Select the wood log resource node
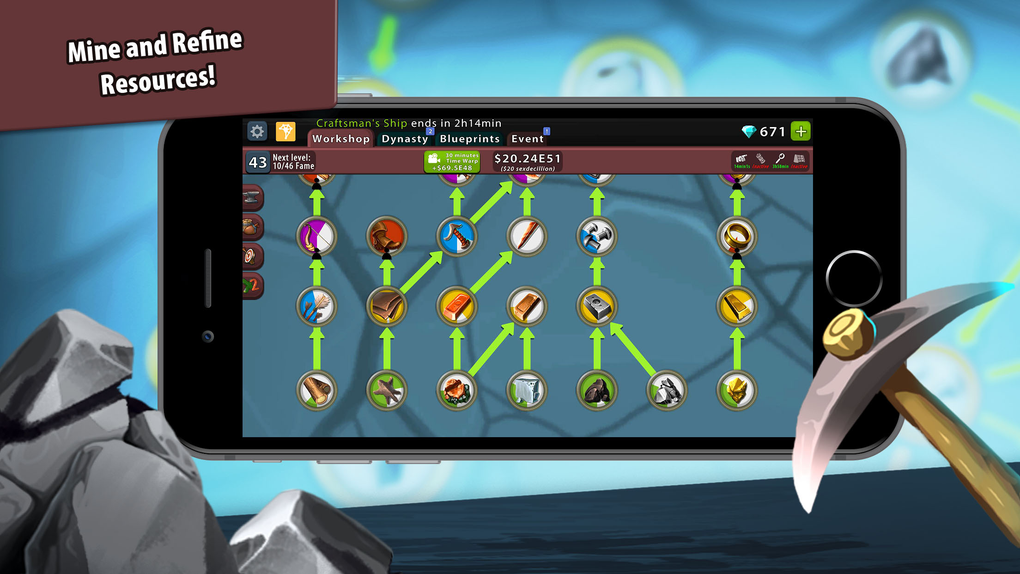The image size is (1020, 574). point(316,389)
